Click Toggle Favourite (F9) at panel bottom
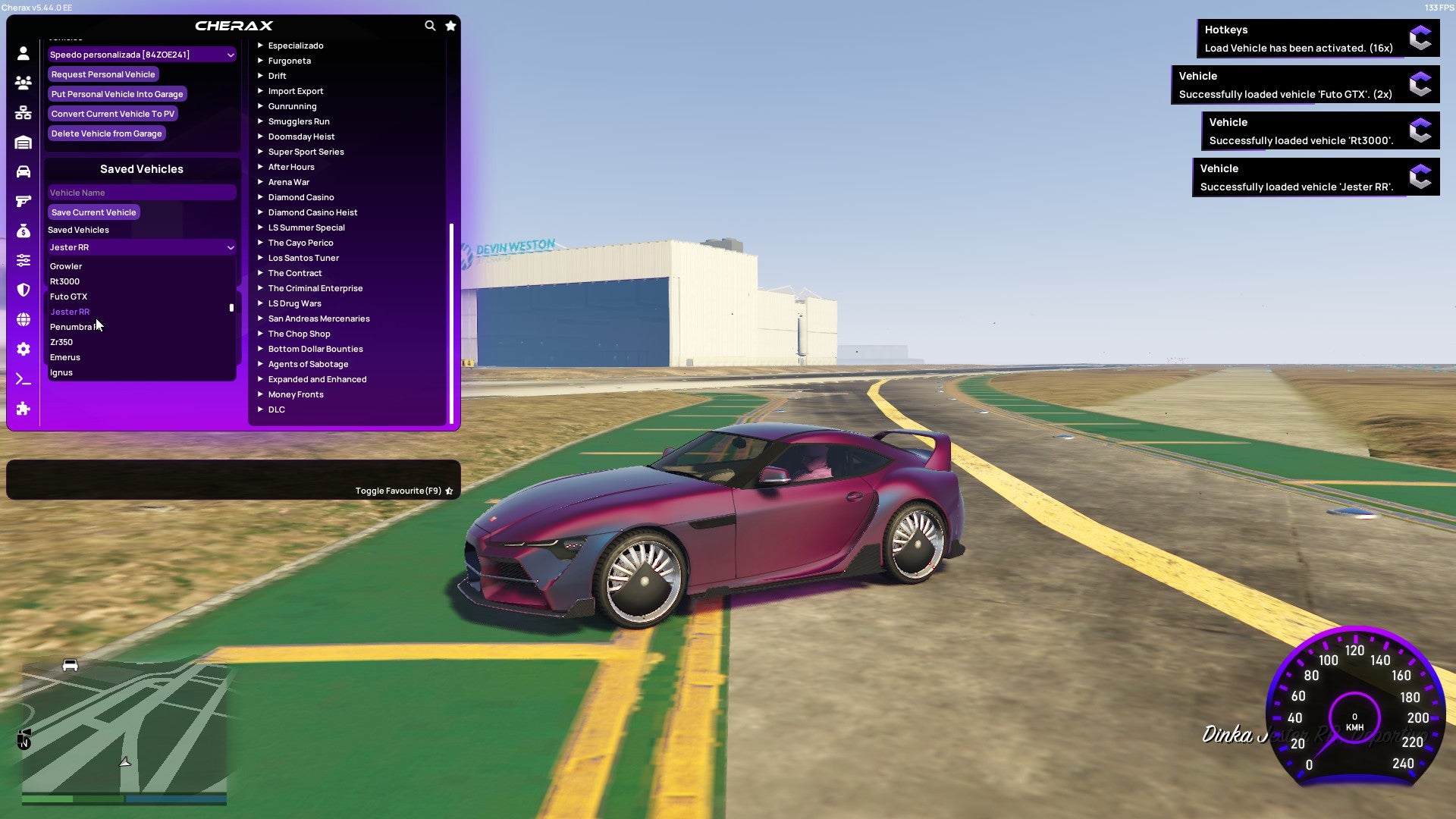This screenshot has height=819, width=1456. pos(399,491)
